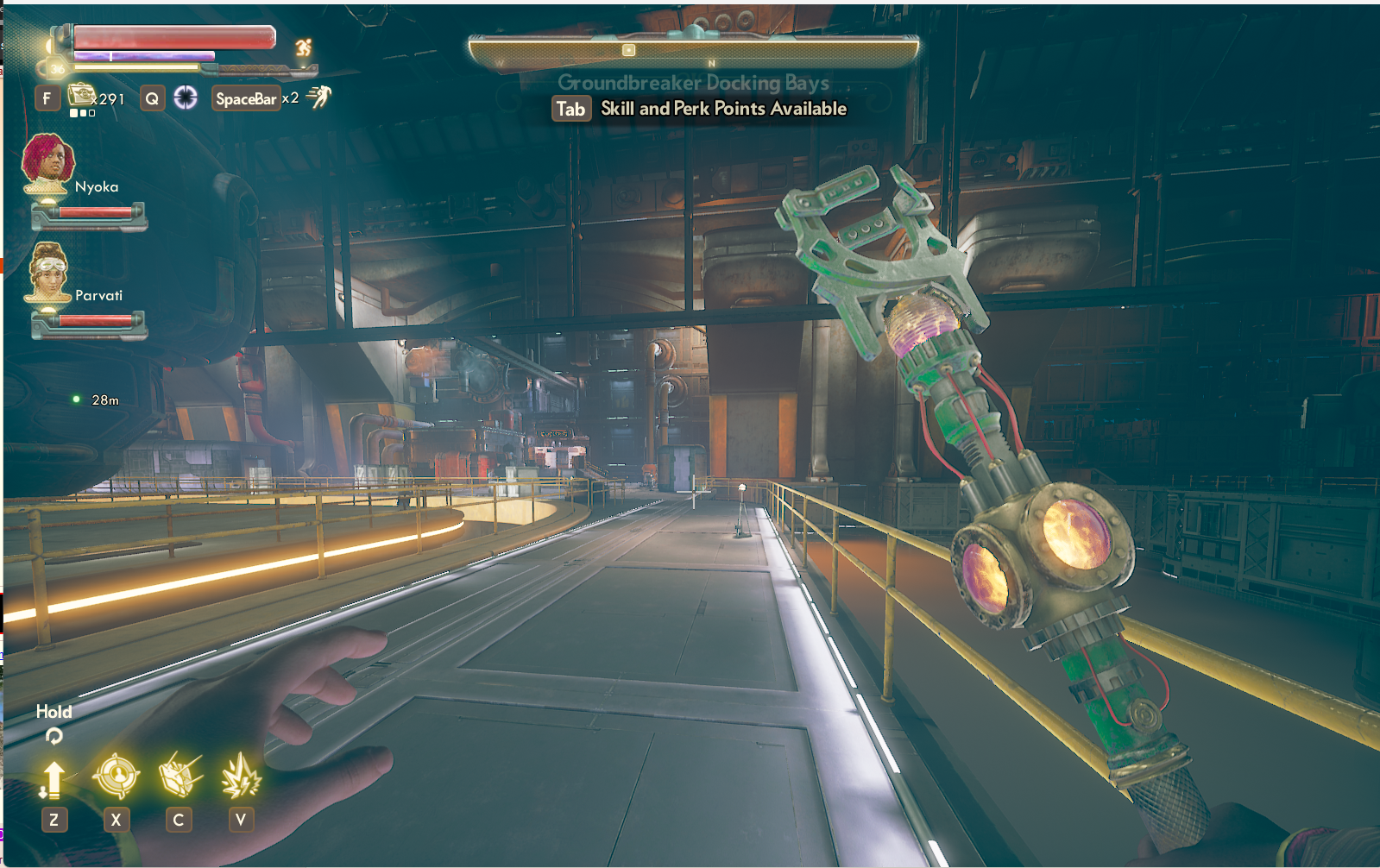Image resolution: width=1380 pixels, height=868 pixels.
Task: Trigger the explosion burst companion ability icon
Action: 241,776
